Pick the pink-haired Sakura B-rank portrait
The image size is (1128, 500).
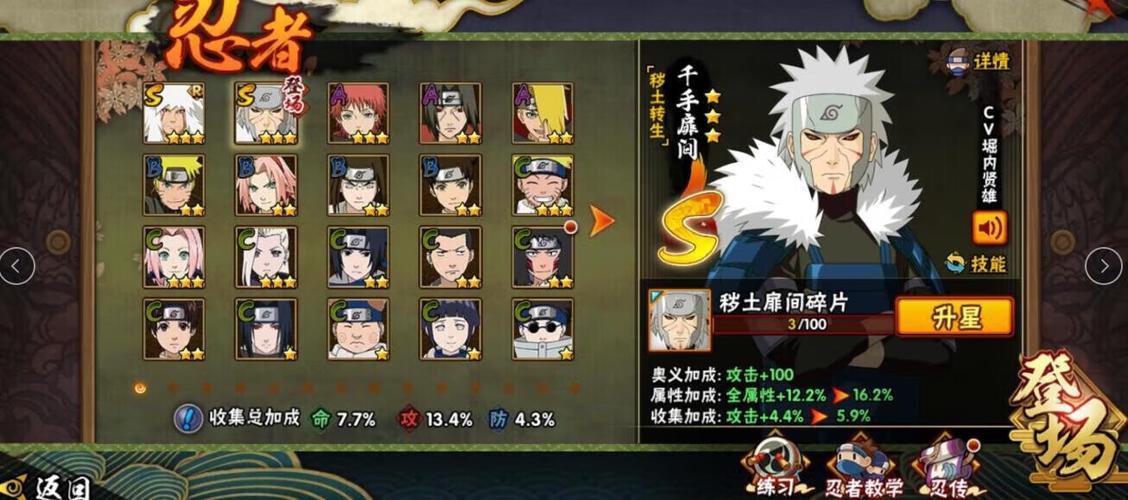pos(266,185)
